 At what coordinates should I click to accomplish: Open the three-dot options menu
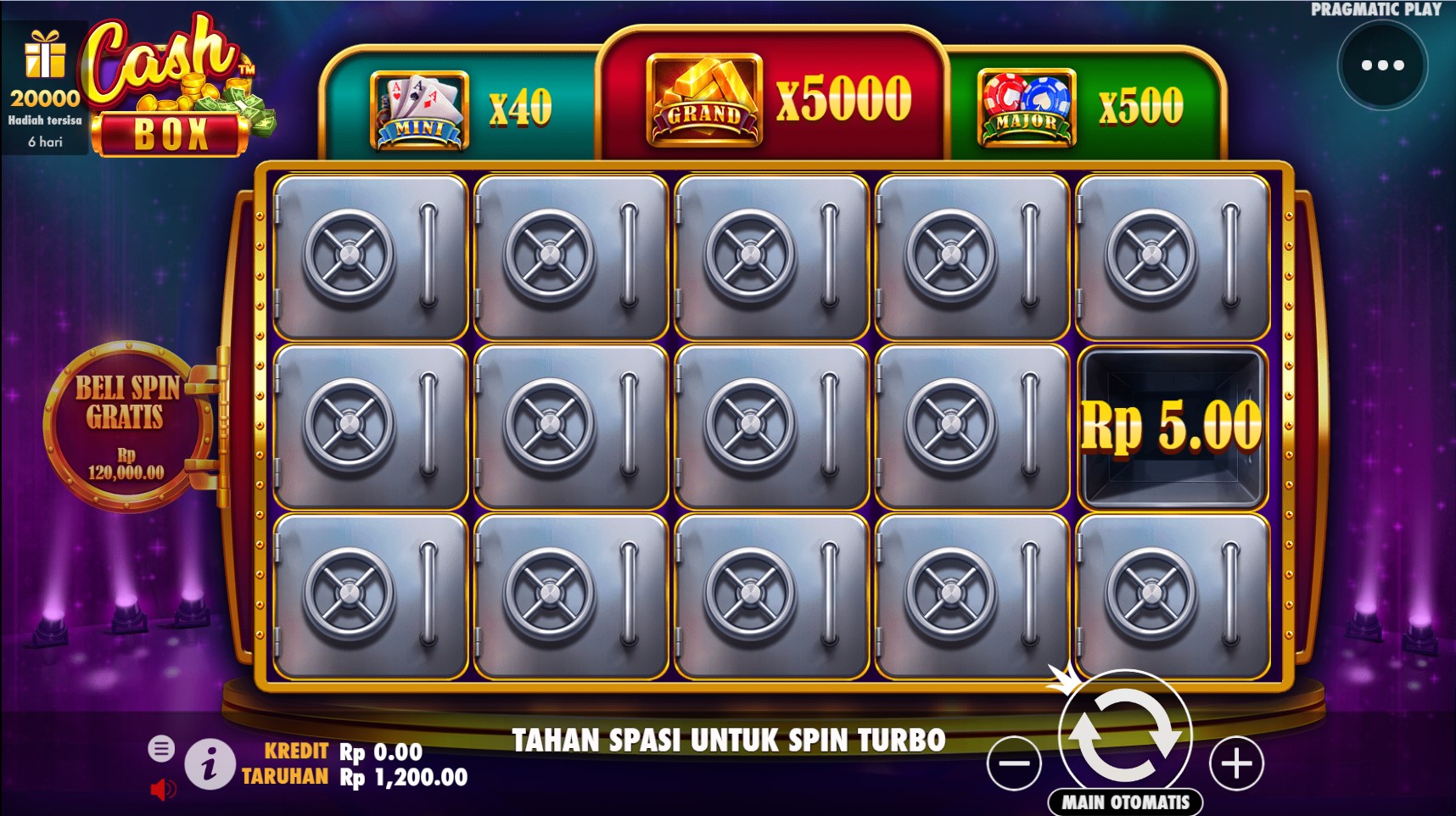[x=1382, y=65]
